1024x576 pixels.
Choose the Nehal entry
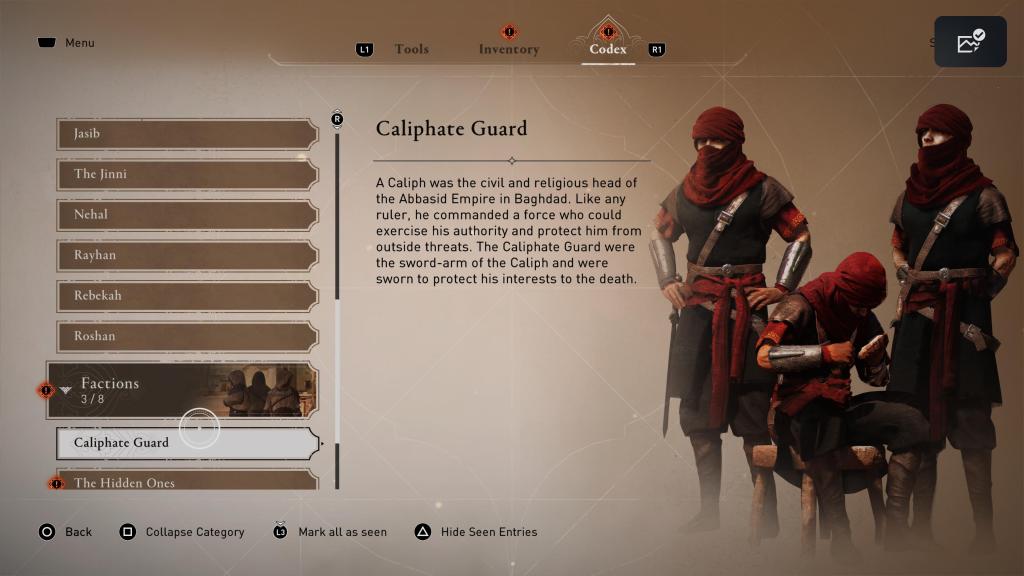(x=187, y=215)
